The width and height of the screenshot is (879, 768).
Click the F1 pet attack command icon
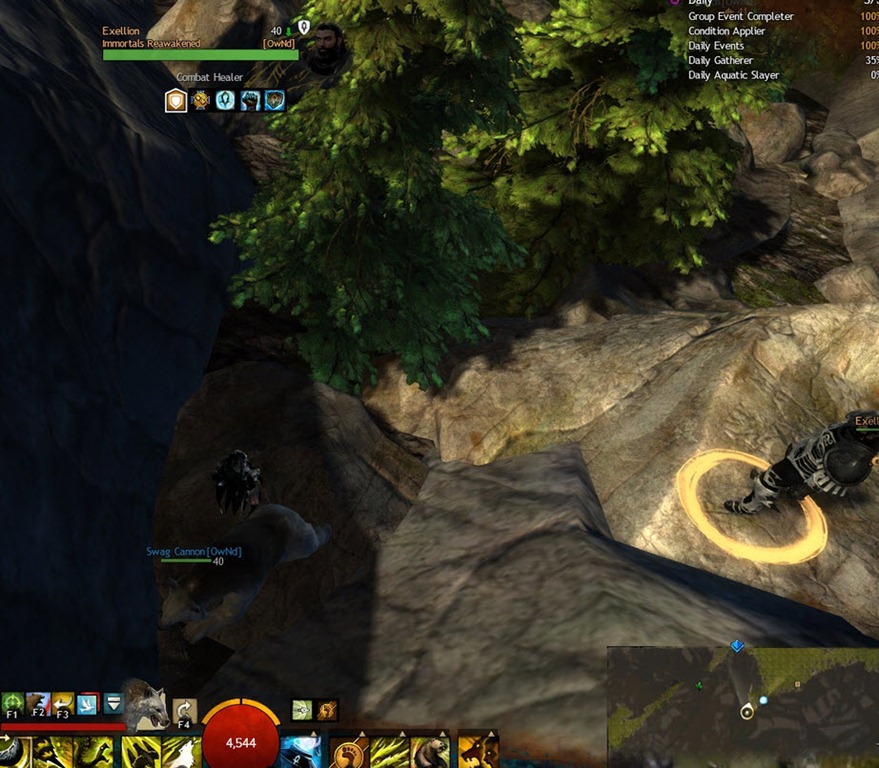click(12, 703)
